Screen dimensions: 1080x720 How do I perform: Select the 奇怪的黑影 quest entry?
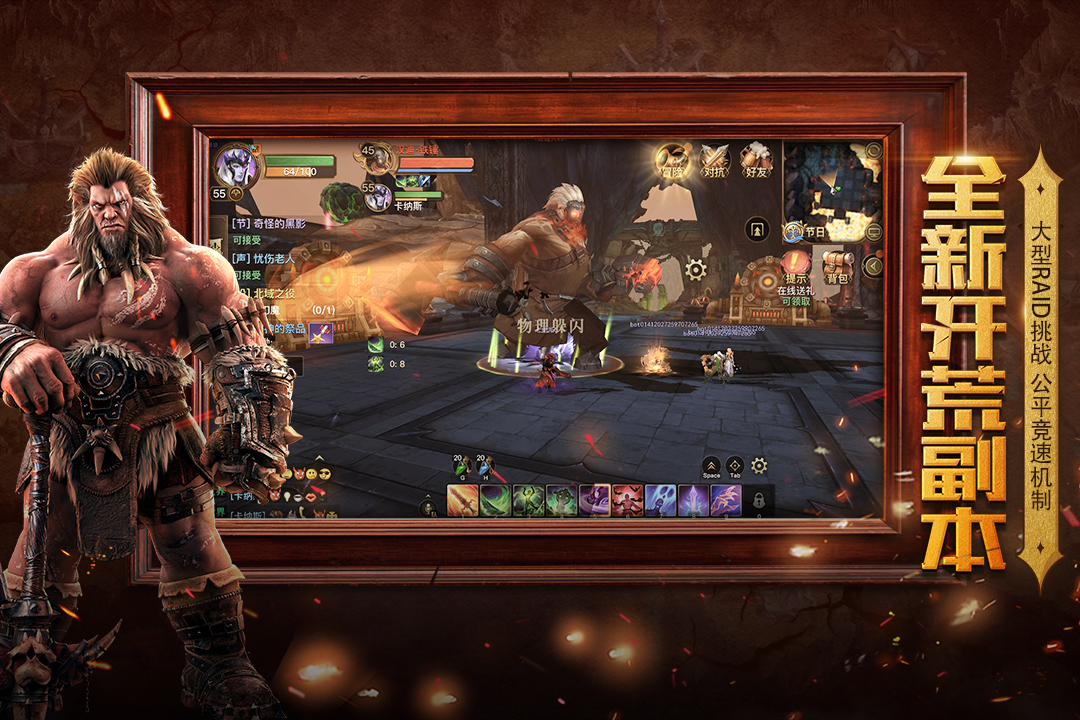[x=270, y=223]
